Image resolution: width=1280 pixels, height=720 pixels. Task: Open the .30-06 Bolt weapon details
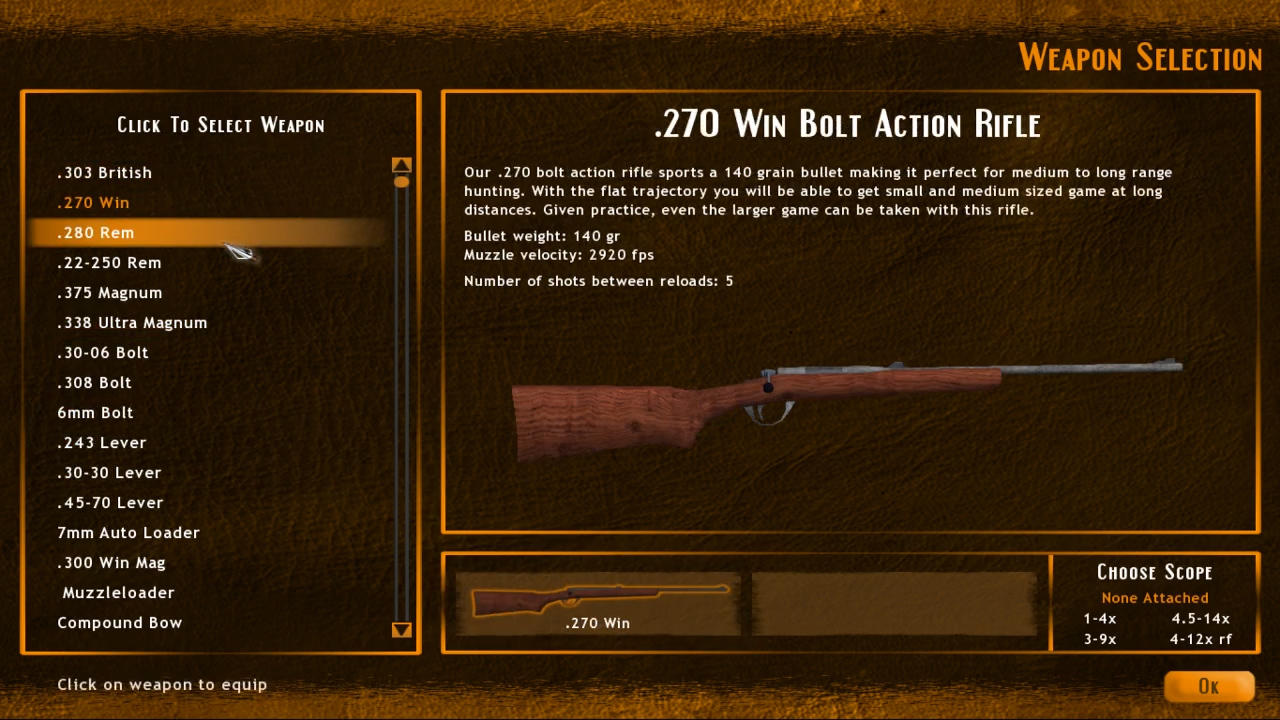click(x=103, y=352)
